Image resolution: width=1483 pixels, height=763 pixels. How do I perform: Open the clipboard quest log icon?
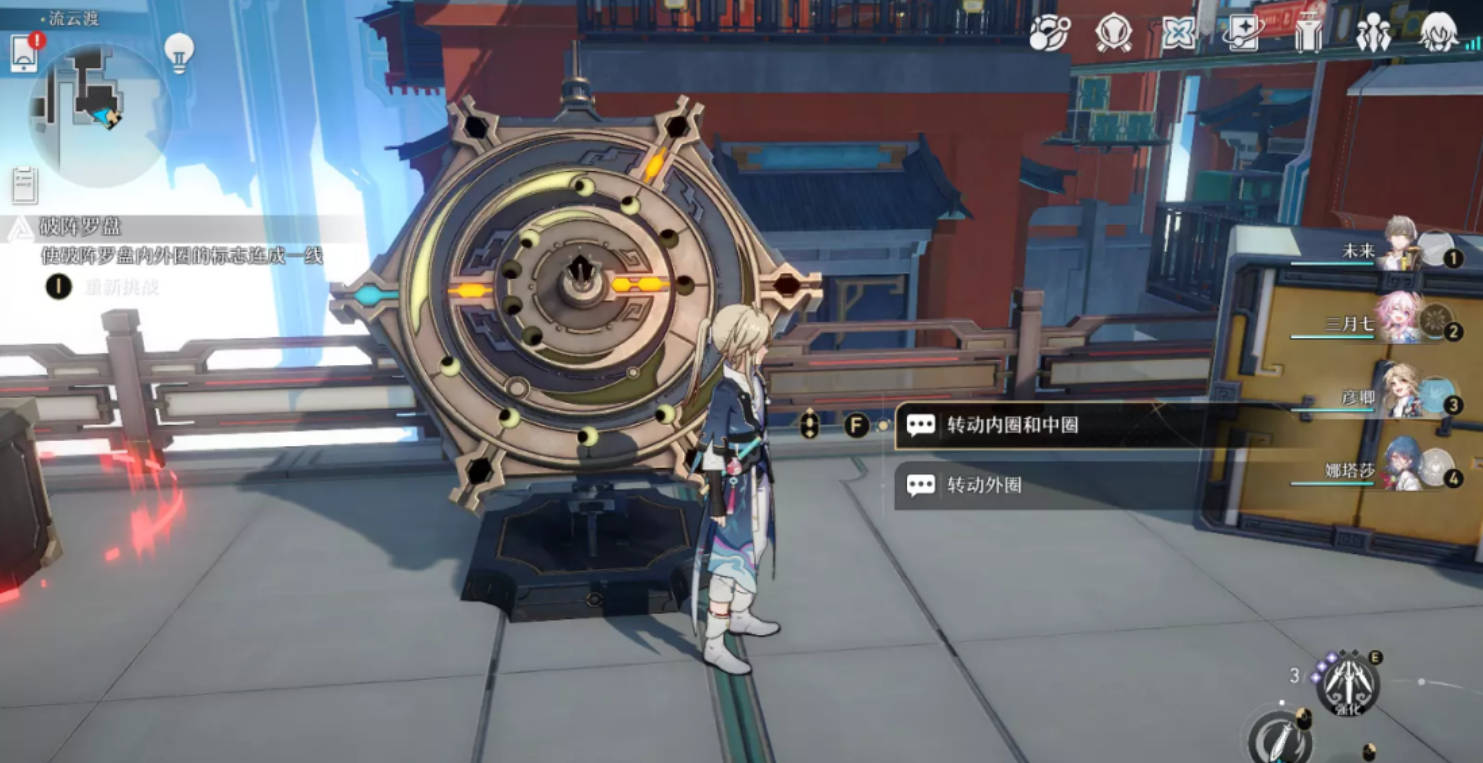pyautogui.click(x=24, y=185)
